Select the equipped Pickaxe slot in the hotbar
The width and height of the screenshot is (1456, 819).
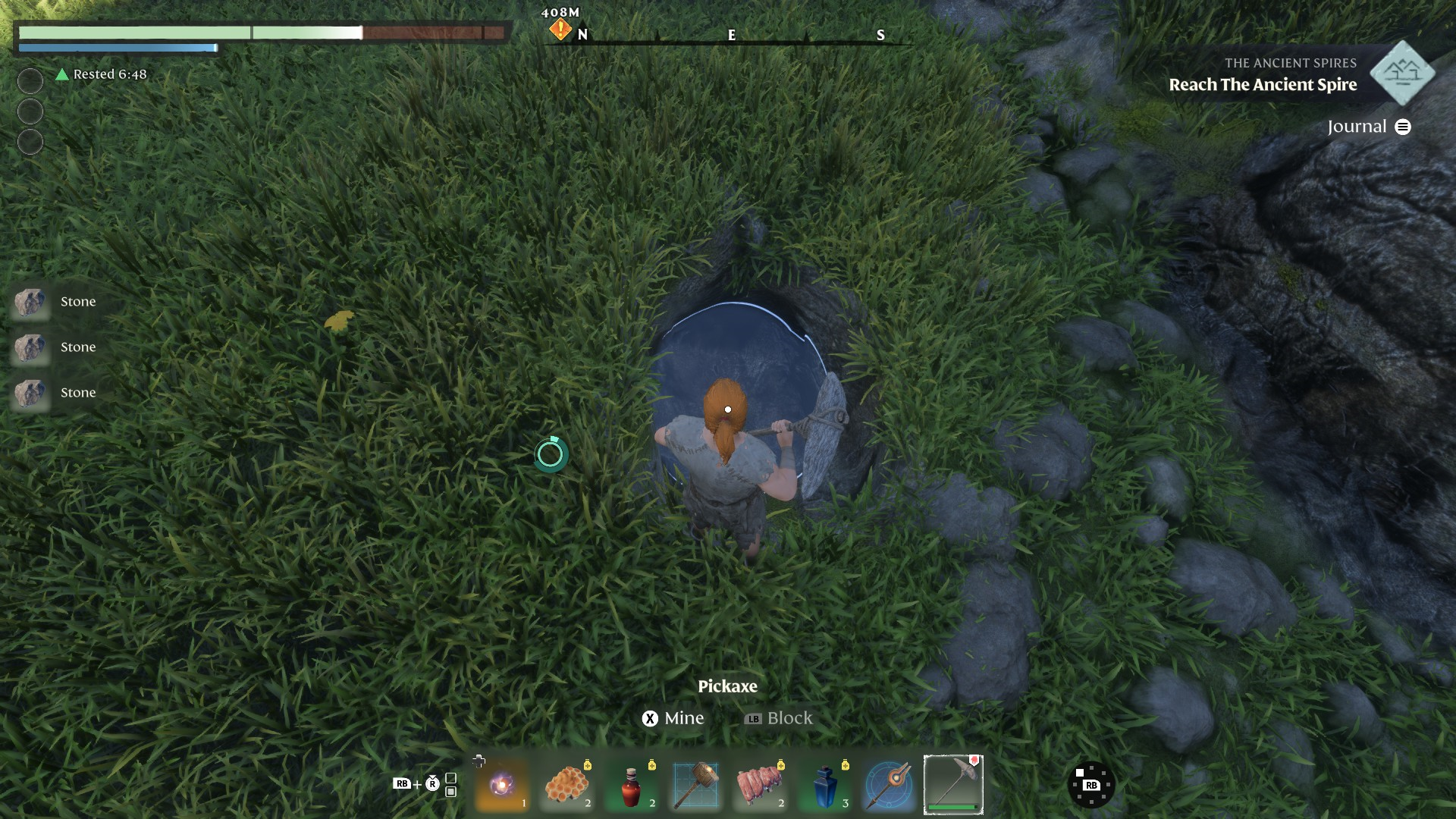(954, 784)
